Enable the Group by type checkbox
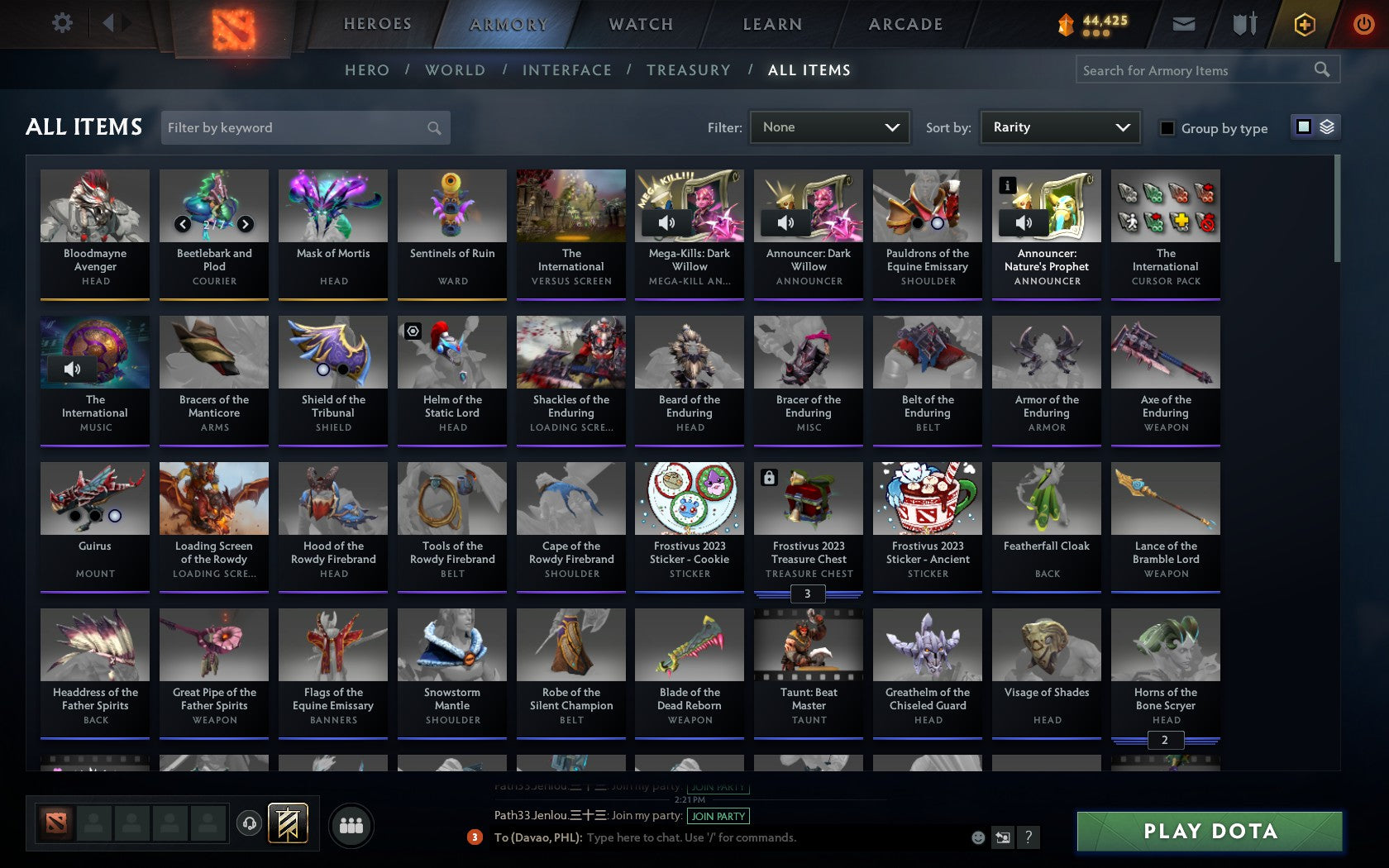 pos(1167,128)
